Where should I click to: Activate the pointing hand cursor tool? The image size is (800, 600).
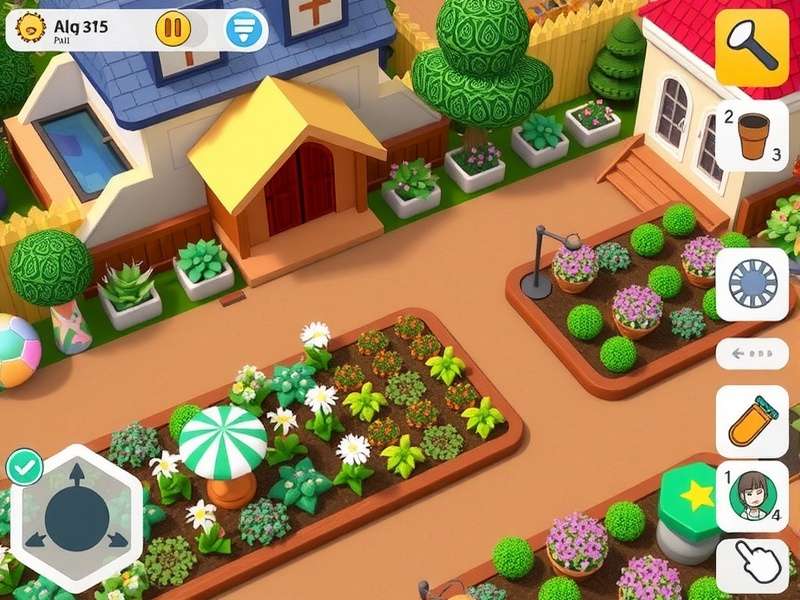(x=752, y=564)
